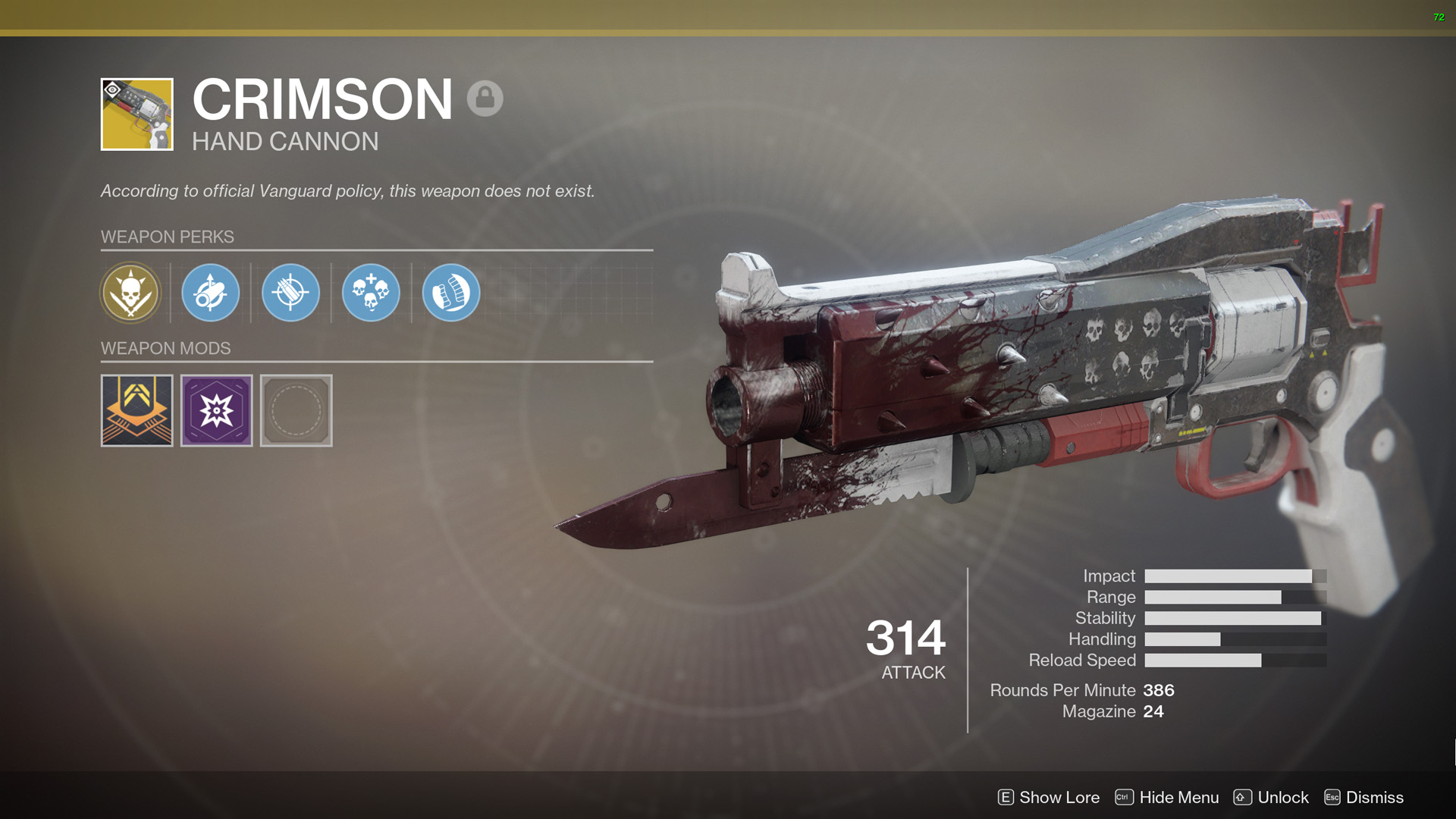Screen dimensions: 1456x819
Task: Select the triple-skulls healing perk icon
Action: click(x=371, y=293)
